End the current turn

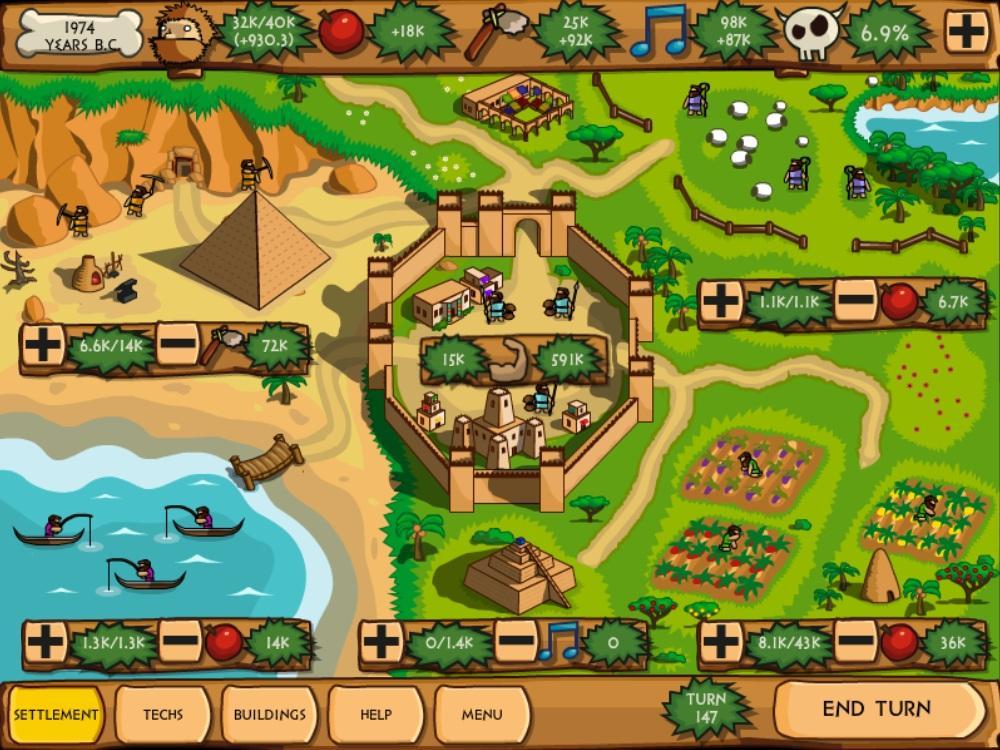[877, 709]
